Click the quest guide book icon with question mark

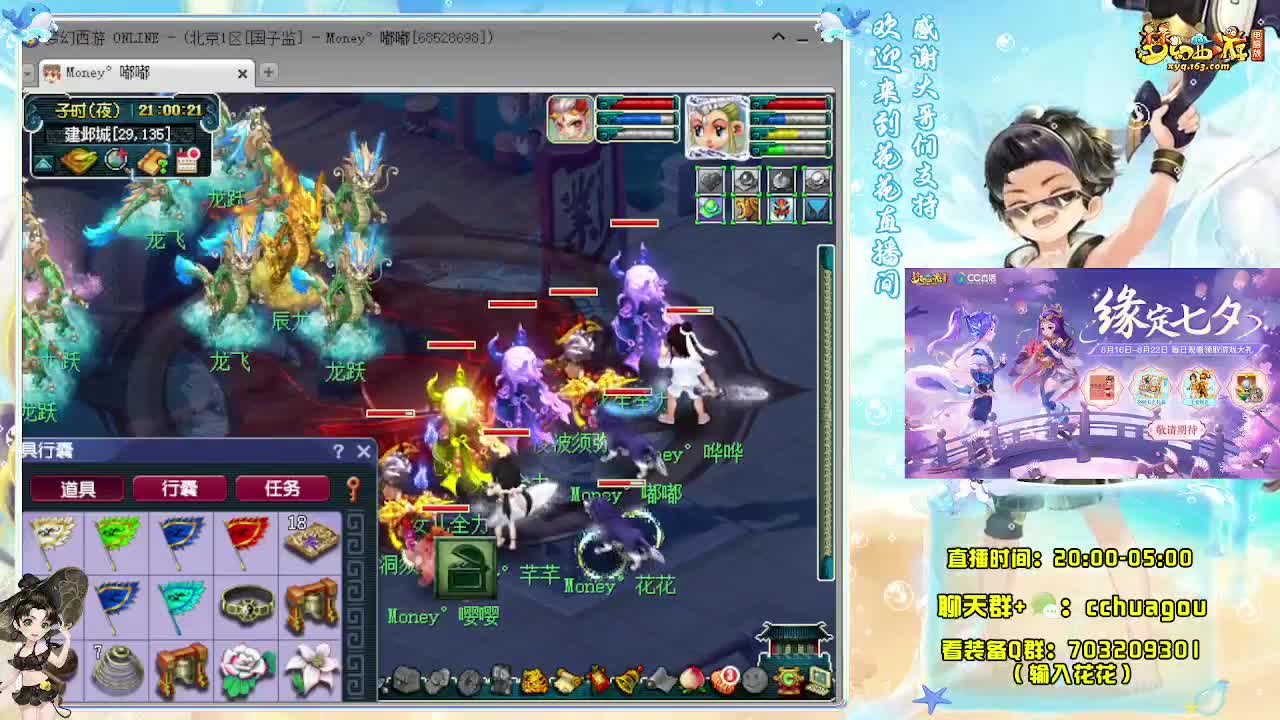coord(150,161)
